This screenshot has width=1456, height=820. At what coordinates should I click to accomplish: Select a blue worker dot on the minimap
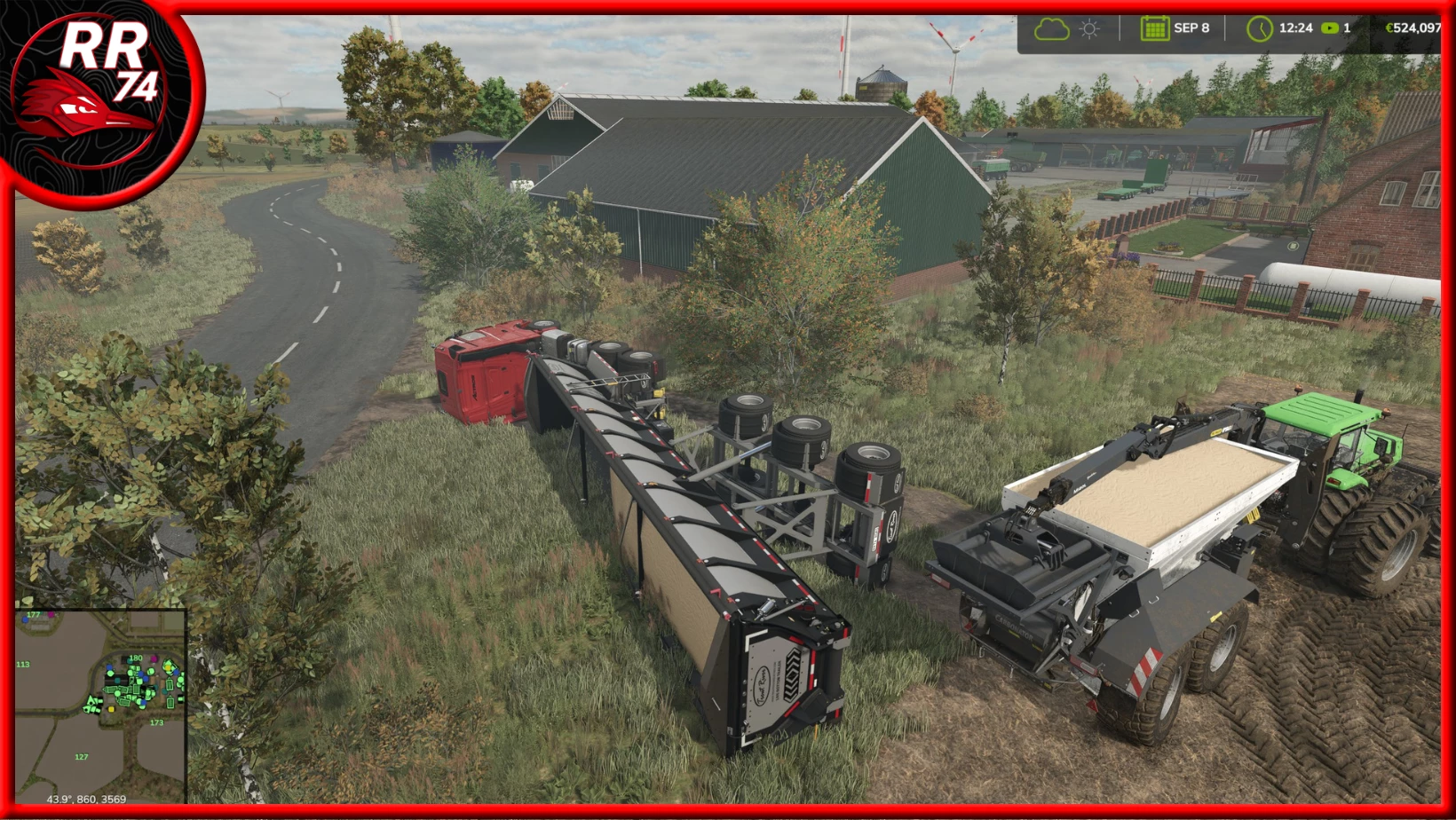(x=109, y=668)
